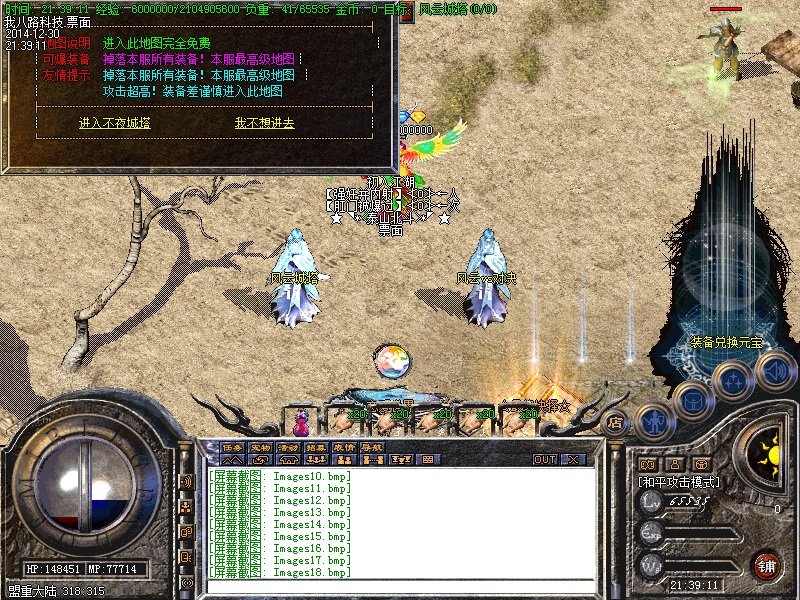
Task: Open the 店 shop round button
Action: (x=616, y=423)
